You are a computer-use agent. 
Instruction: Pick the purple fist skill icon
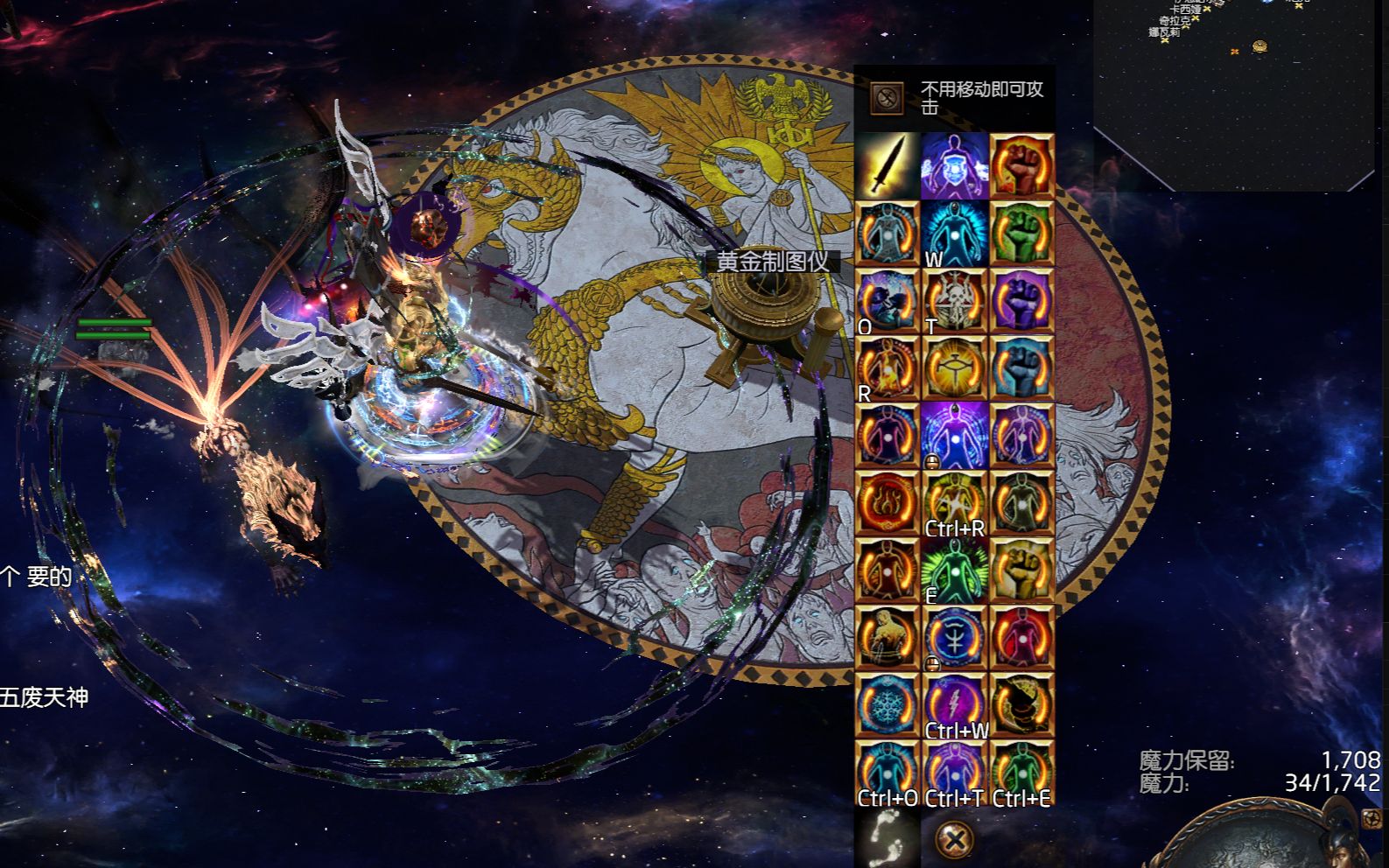click(1021, 301)
